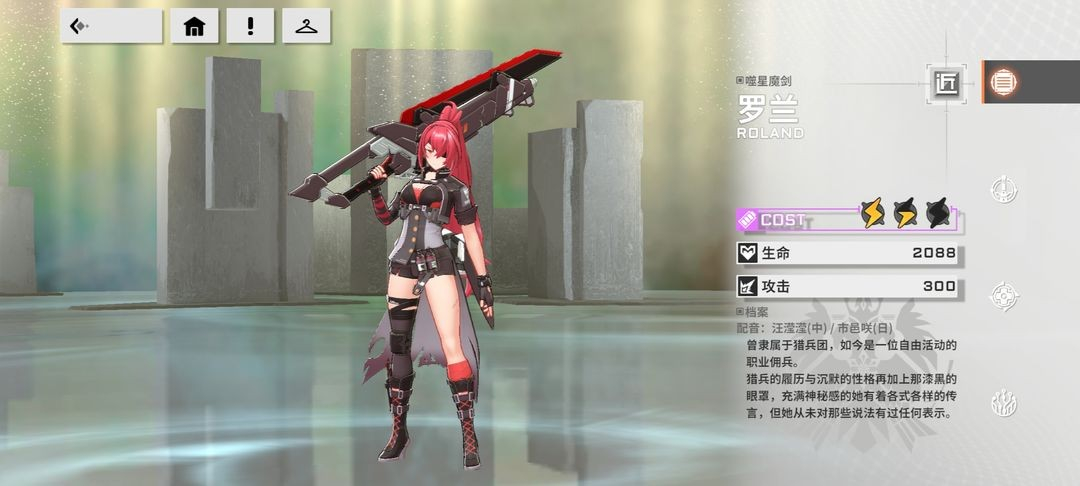Viewport: 1080px width, 486px height.
Task: Open the exclamation mark info button
Action: [x=250, y=26]
